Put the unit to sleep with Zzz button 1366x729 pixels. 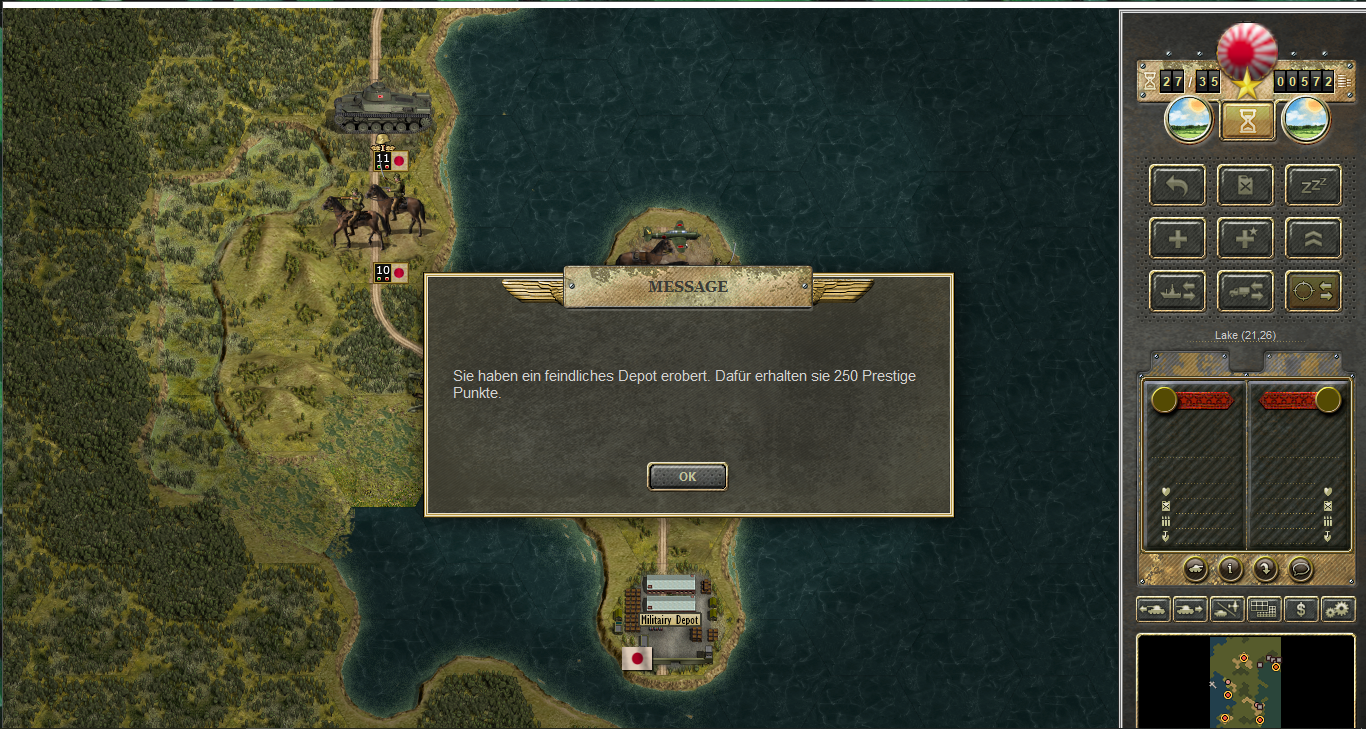click(x=1313, y=186)
